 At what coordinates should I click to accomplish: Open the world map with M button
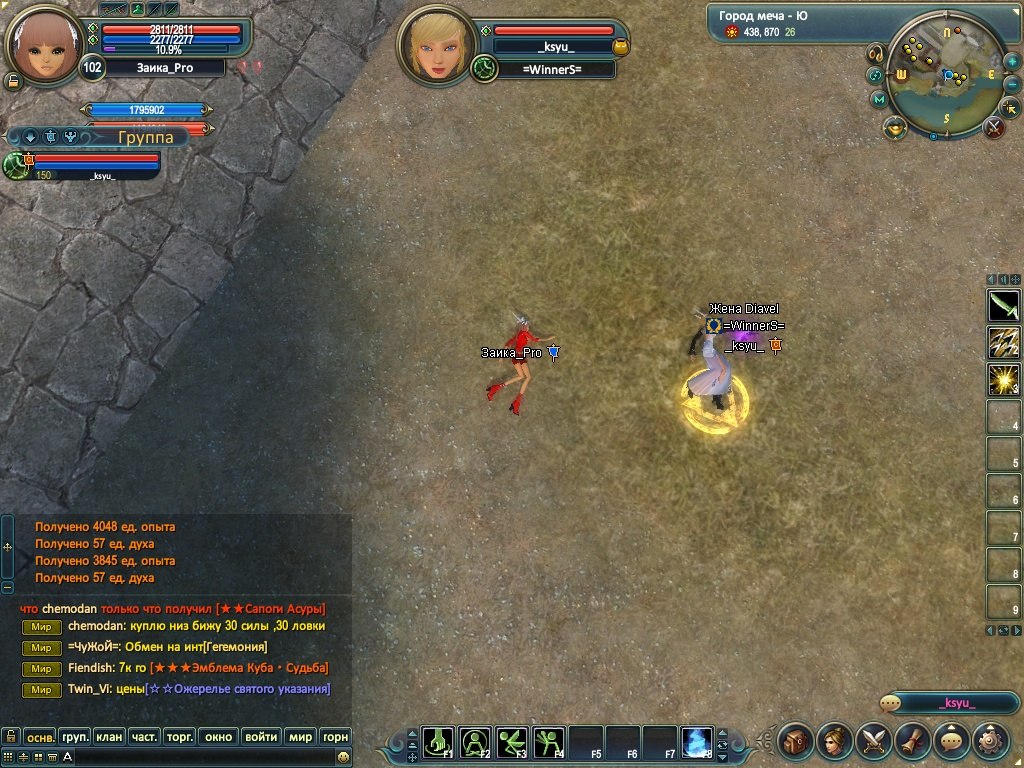tap(880, 99)
